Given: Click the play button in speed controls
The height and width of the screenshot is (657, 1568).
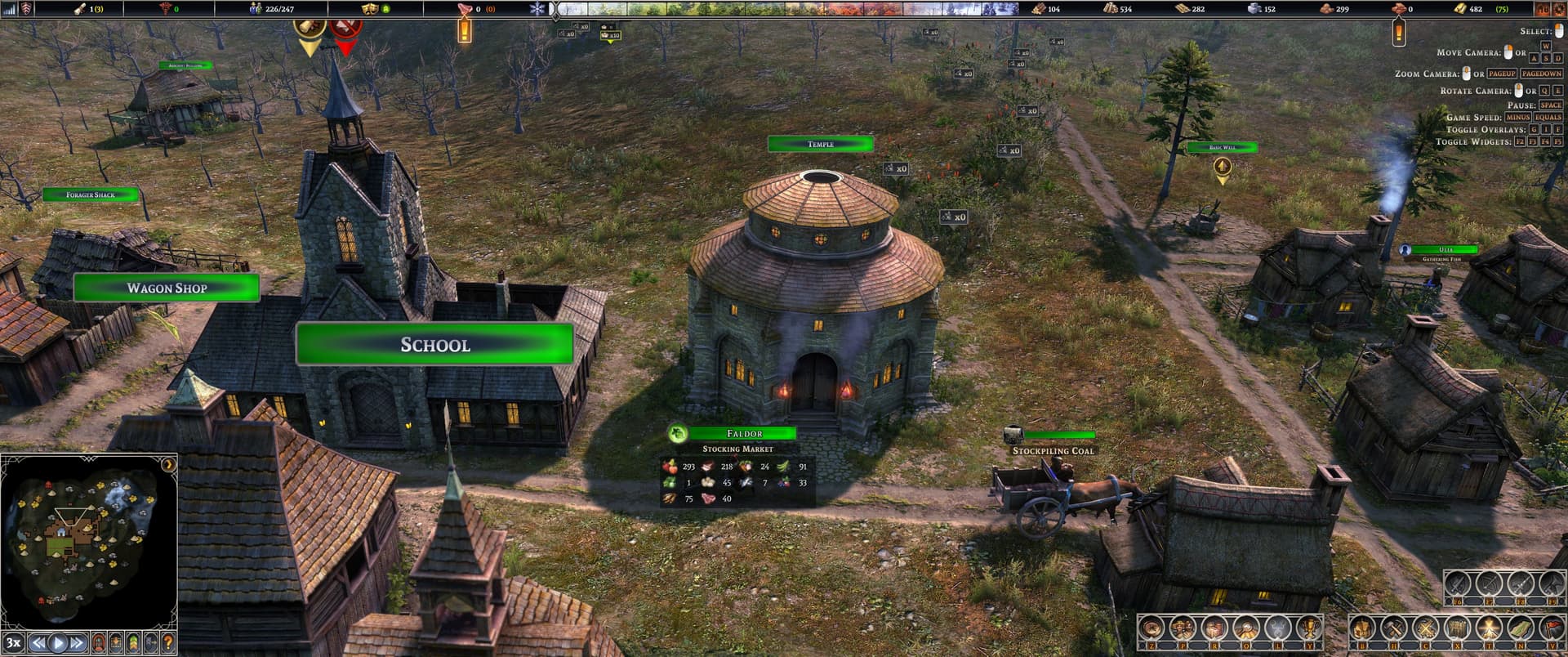Looking at the screenshot, I should [x=57, y=642].
